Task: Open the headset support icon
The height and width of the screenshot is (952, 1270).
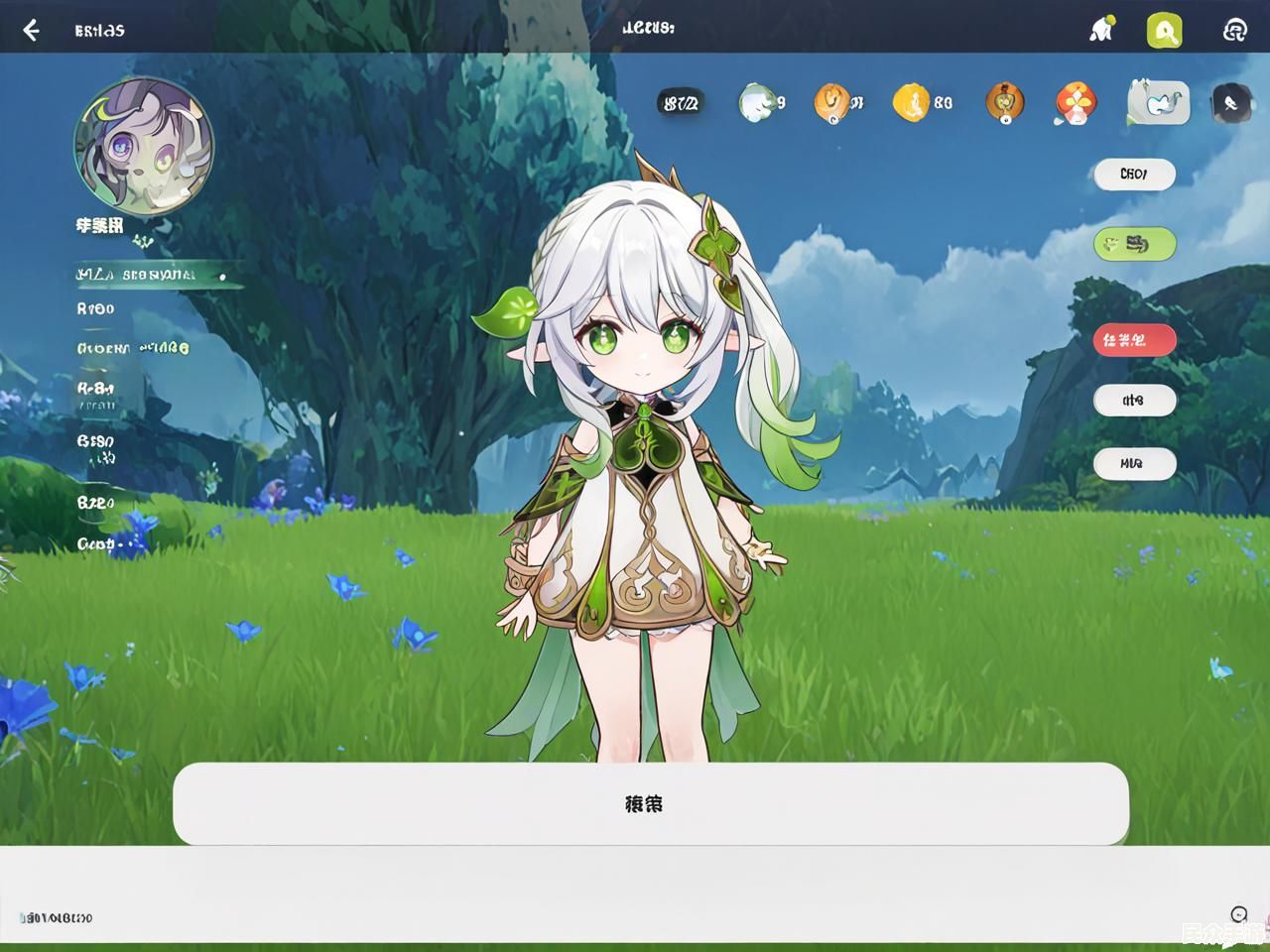Action: [1234, 31]
